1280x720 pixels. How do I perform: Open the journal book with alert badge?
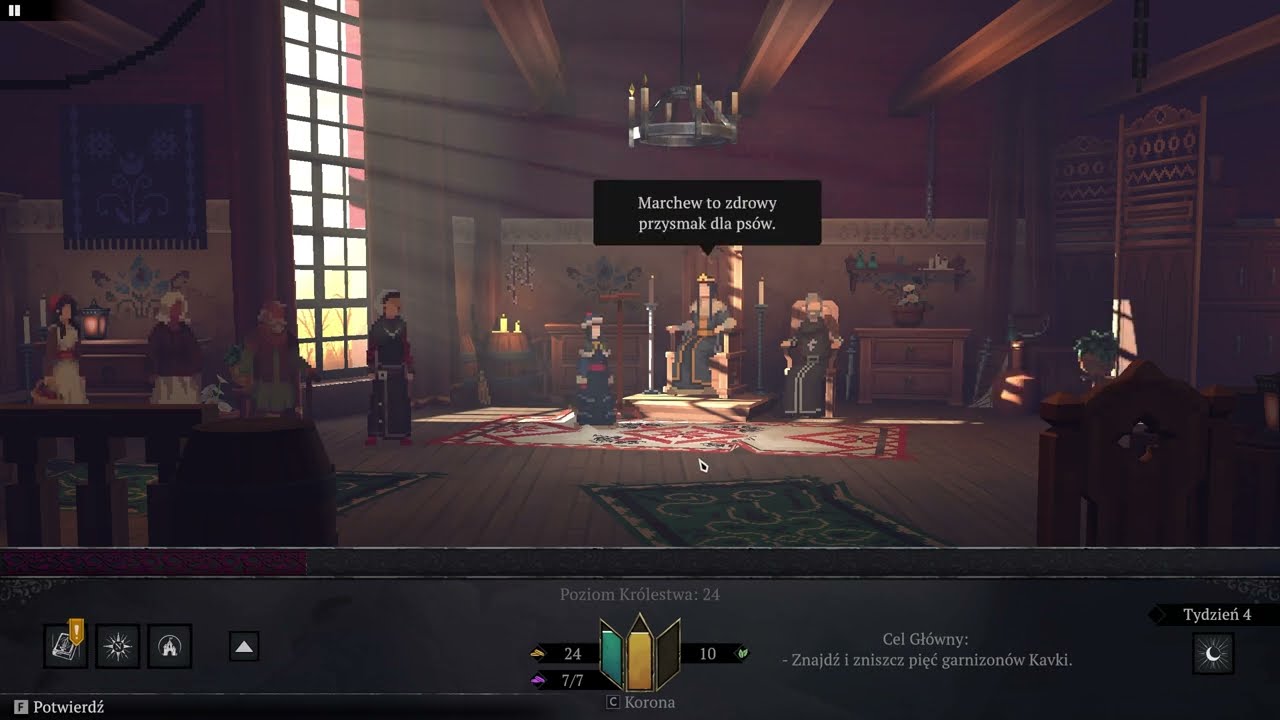pyautogui.click(x=67, y=646)
